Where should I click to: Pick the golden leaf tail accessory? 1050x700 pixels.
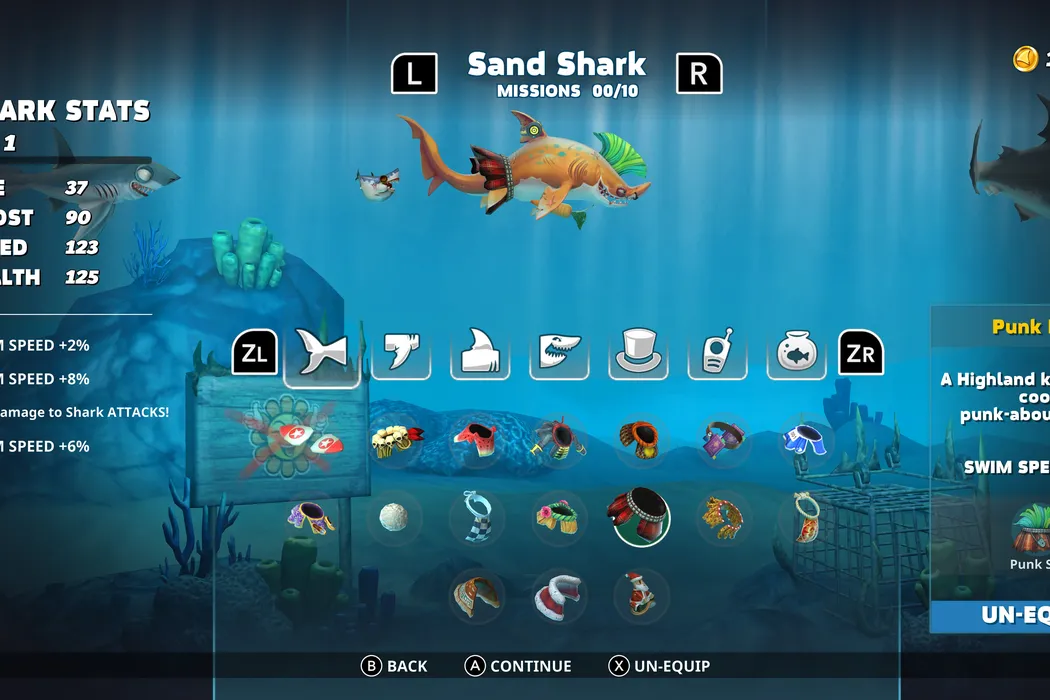click(722, 517)
